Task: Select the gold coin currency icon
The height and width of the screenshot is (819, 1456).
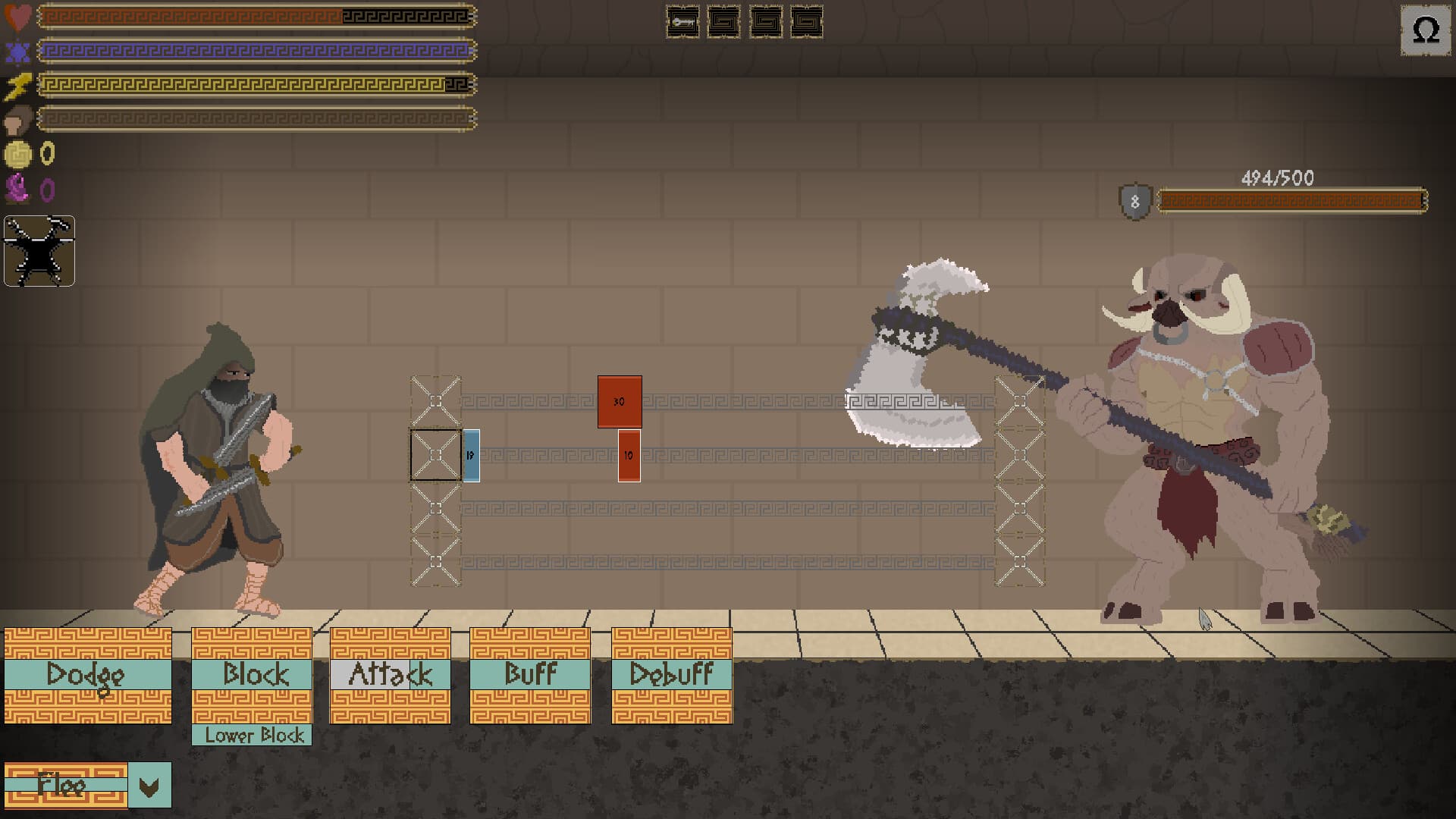Action: click(x=18, y=154)
